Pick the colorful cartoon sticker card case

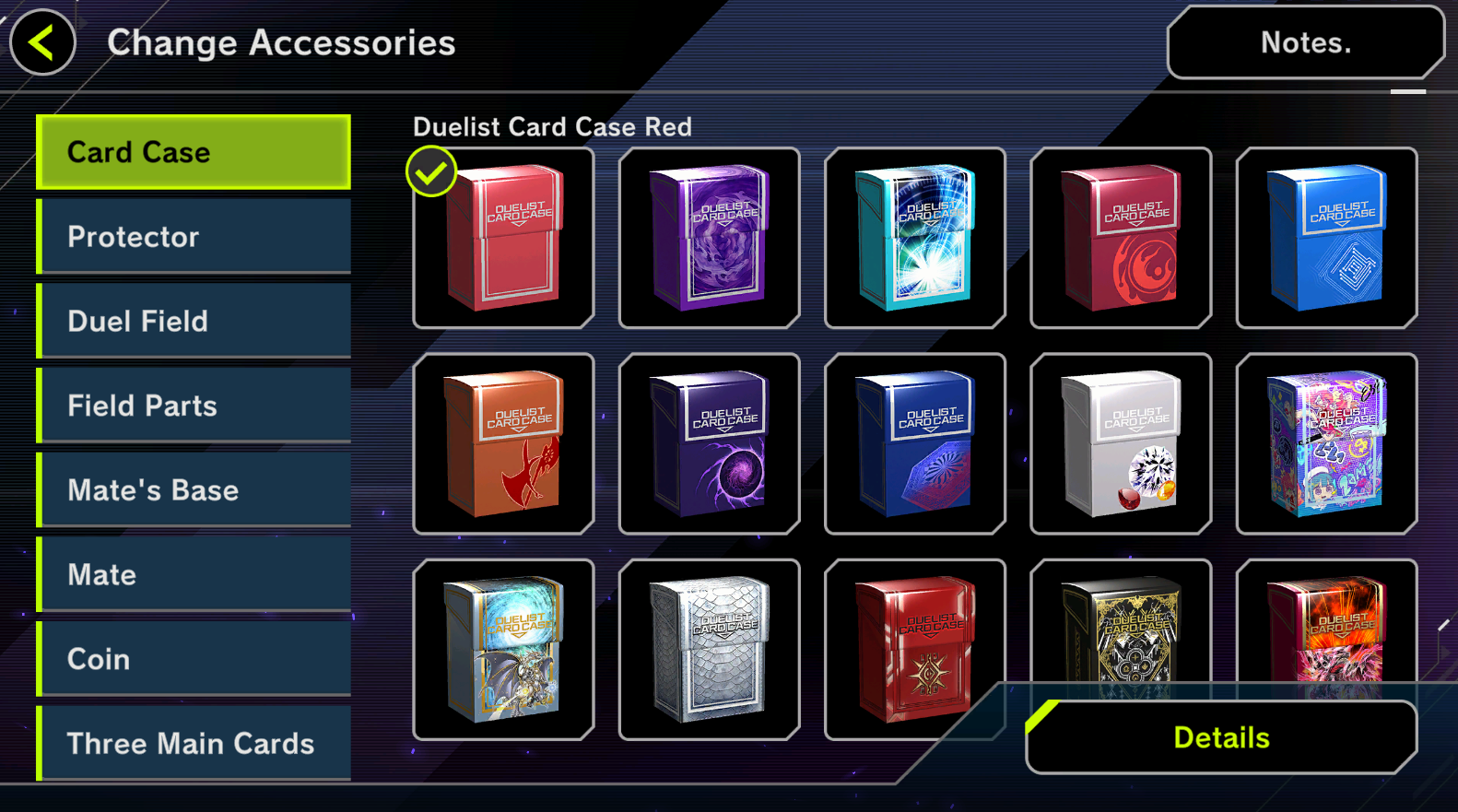point(1326,443)
